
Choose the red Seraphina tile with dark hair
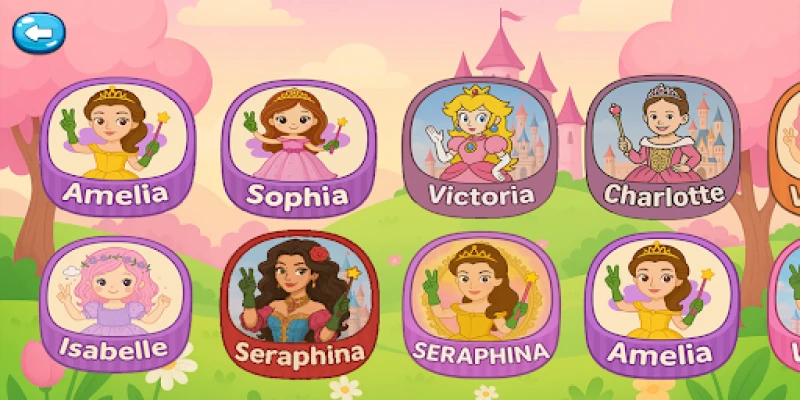297,304
